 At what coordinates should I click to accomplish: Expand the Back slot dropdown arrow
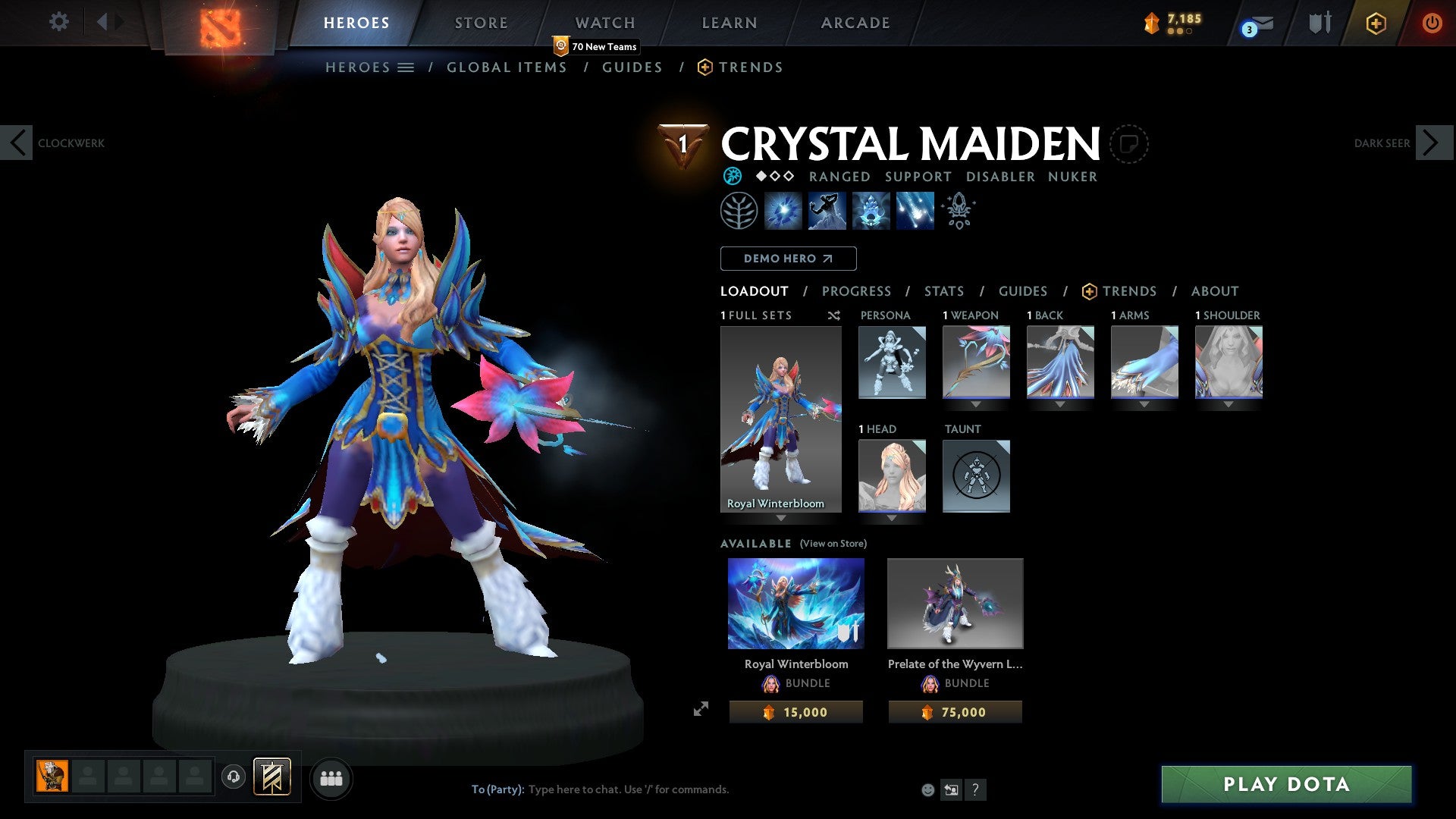click(x=1060, y=404)
